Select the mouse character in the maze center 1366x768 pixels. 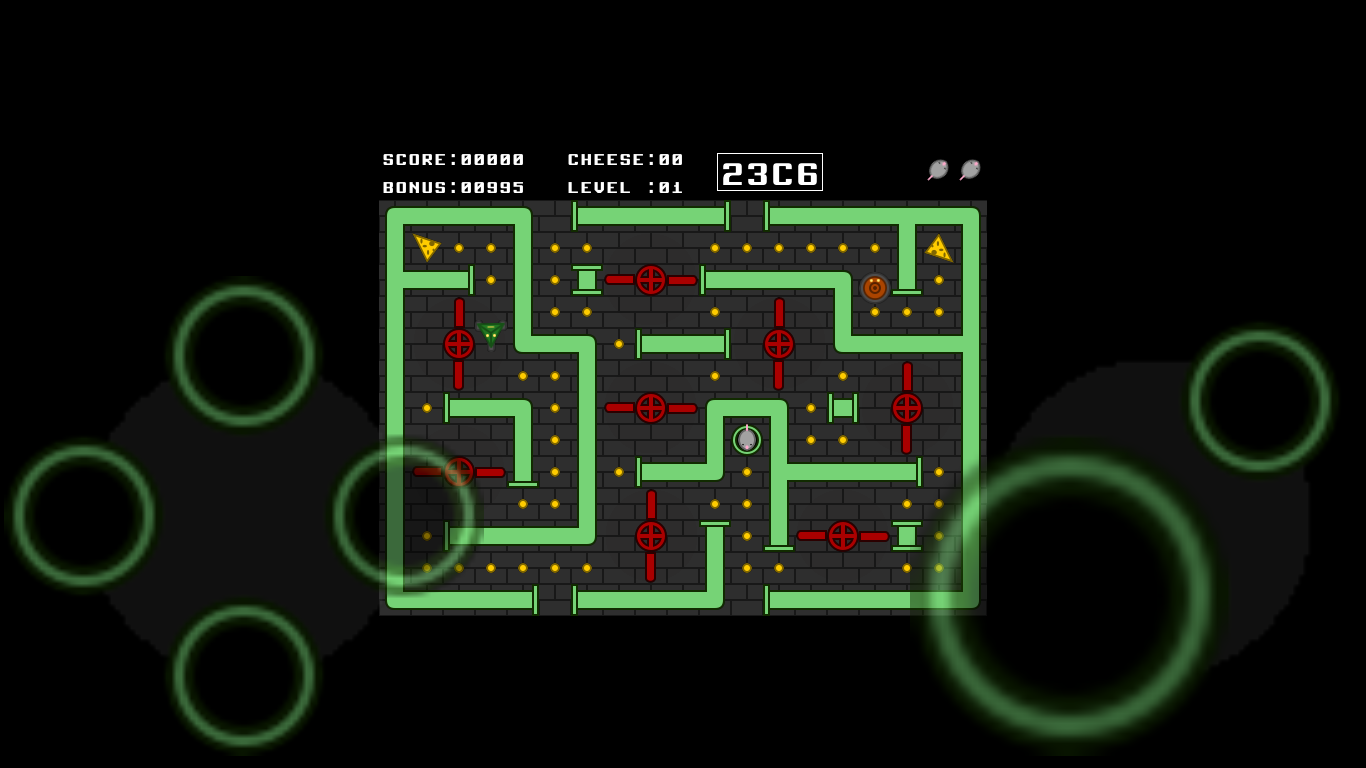click(745, 438)
